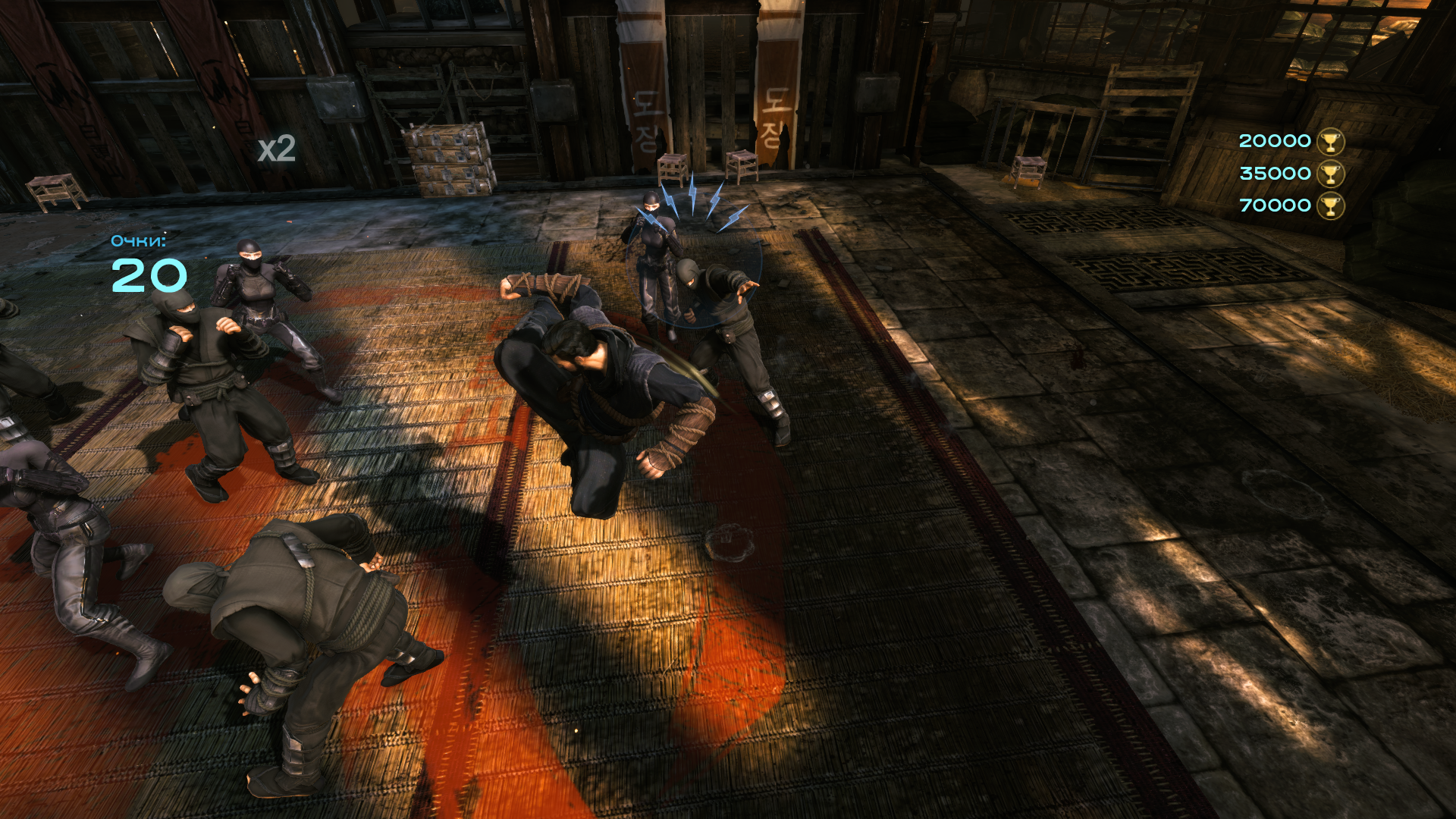Click the small wooden stool beside the banners

(x=674, y=168)
